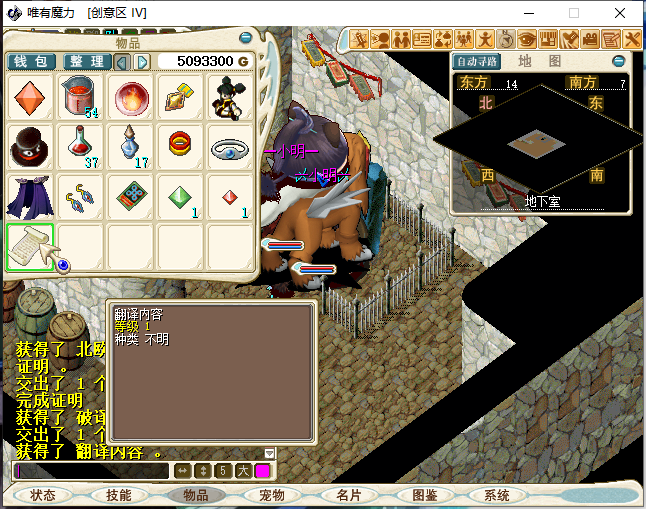Open the 钱包 wallet button

coord(32,62)
